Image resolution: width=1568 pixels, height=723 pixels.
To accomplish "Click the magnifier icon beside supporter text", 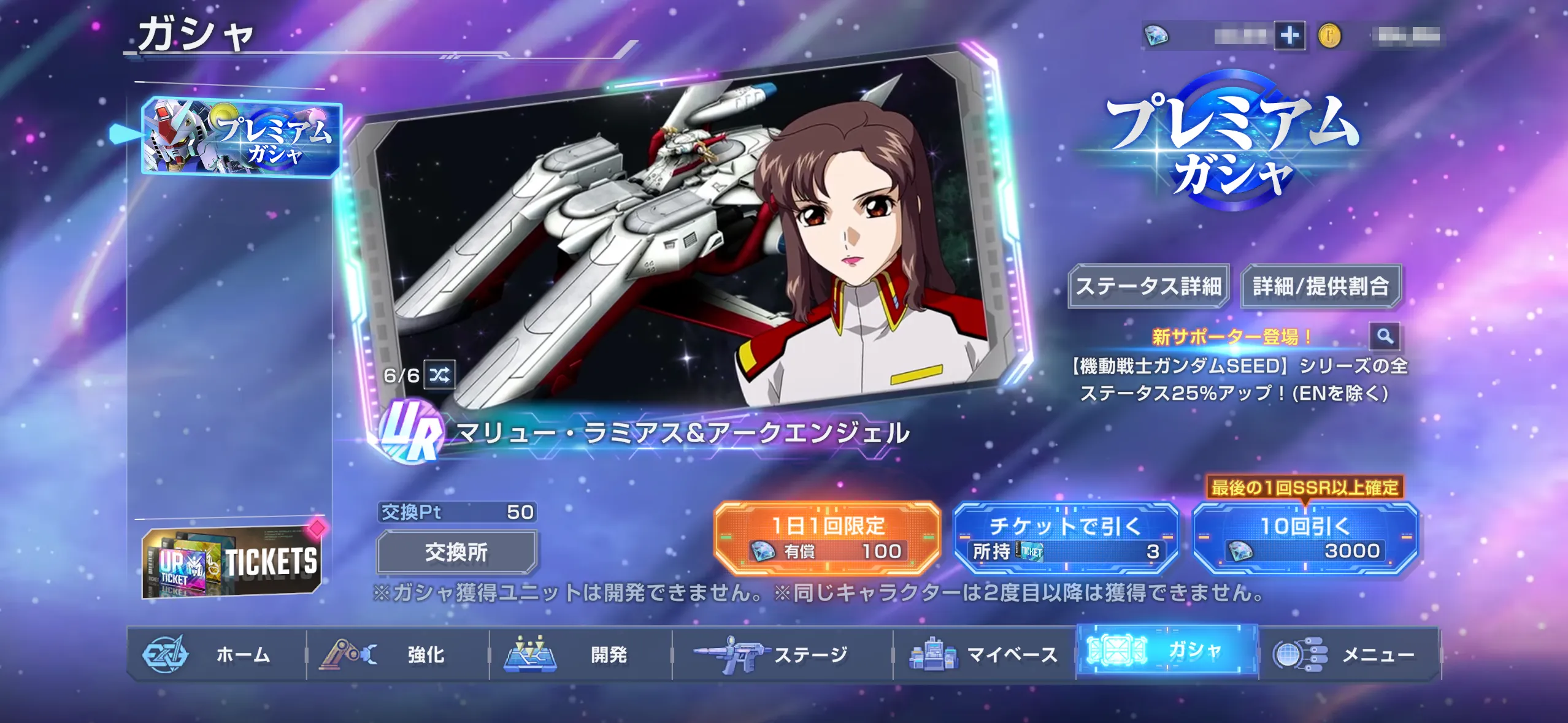I will pos(1385,336).
